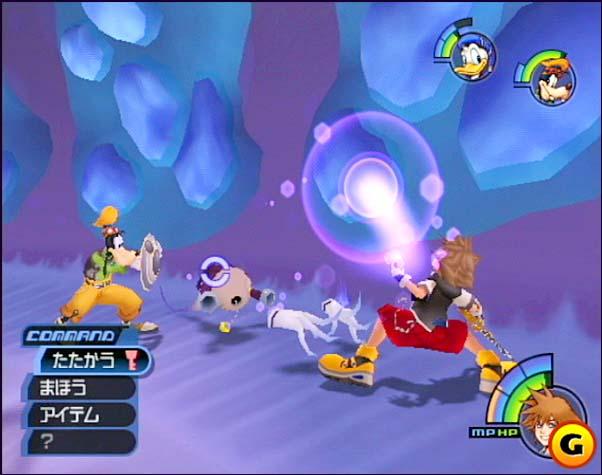Click Donald Duck's party portrait
The height and width of the screenshot is (475, 602).
pyautogui.click(x=467, y=58)
